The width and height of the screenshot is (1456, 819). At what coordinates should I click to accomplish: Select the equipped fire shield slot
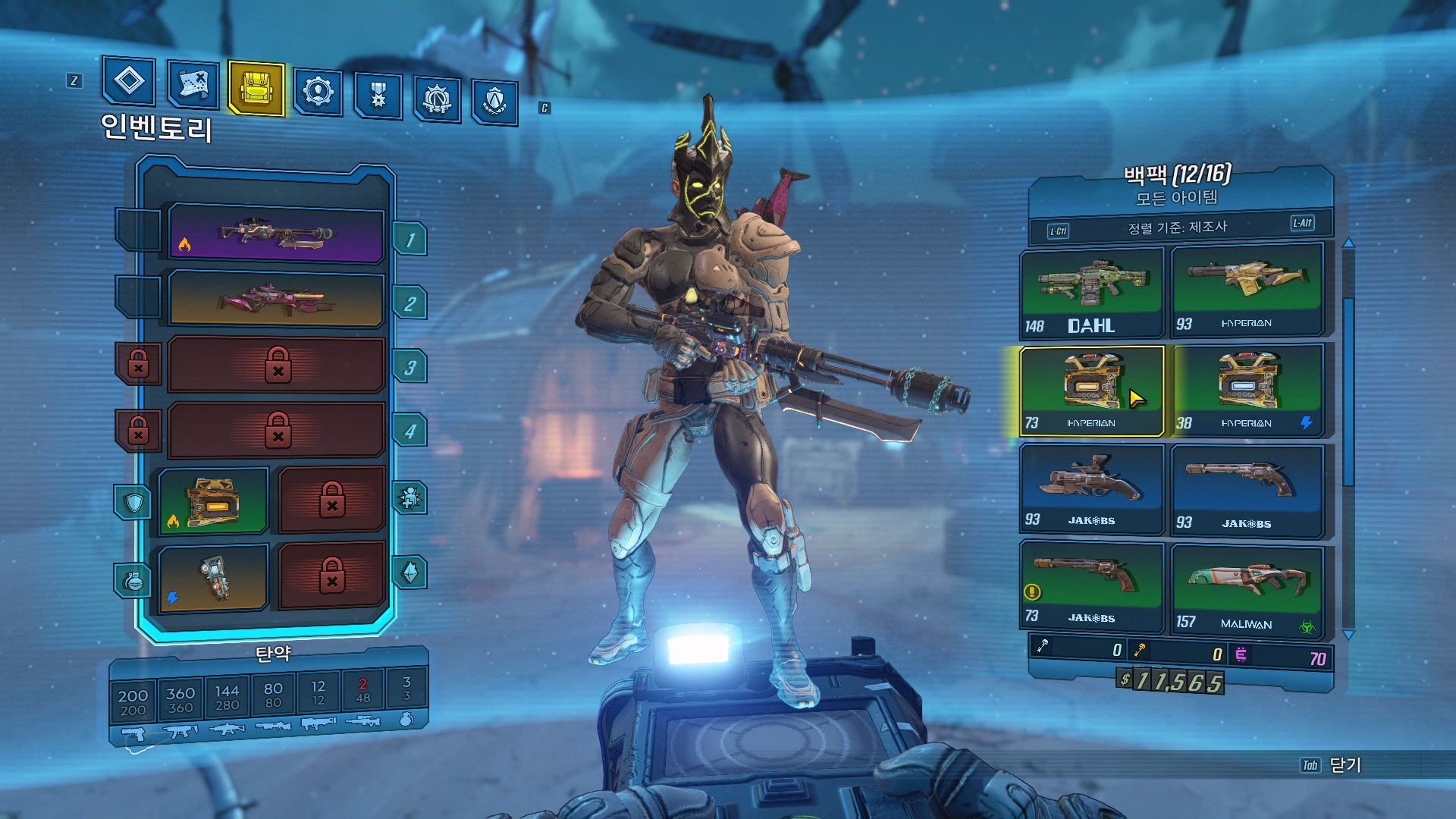[x=213, y=501]
